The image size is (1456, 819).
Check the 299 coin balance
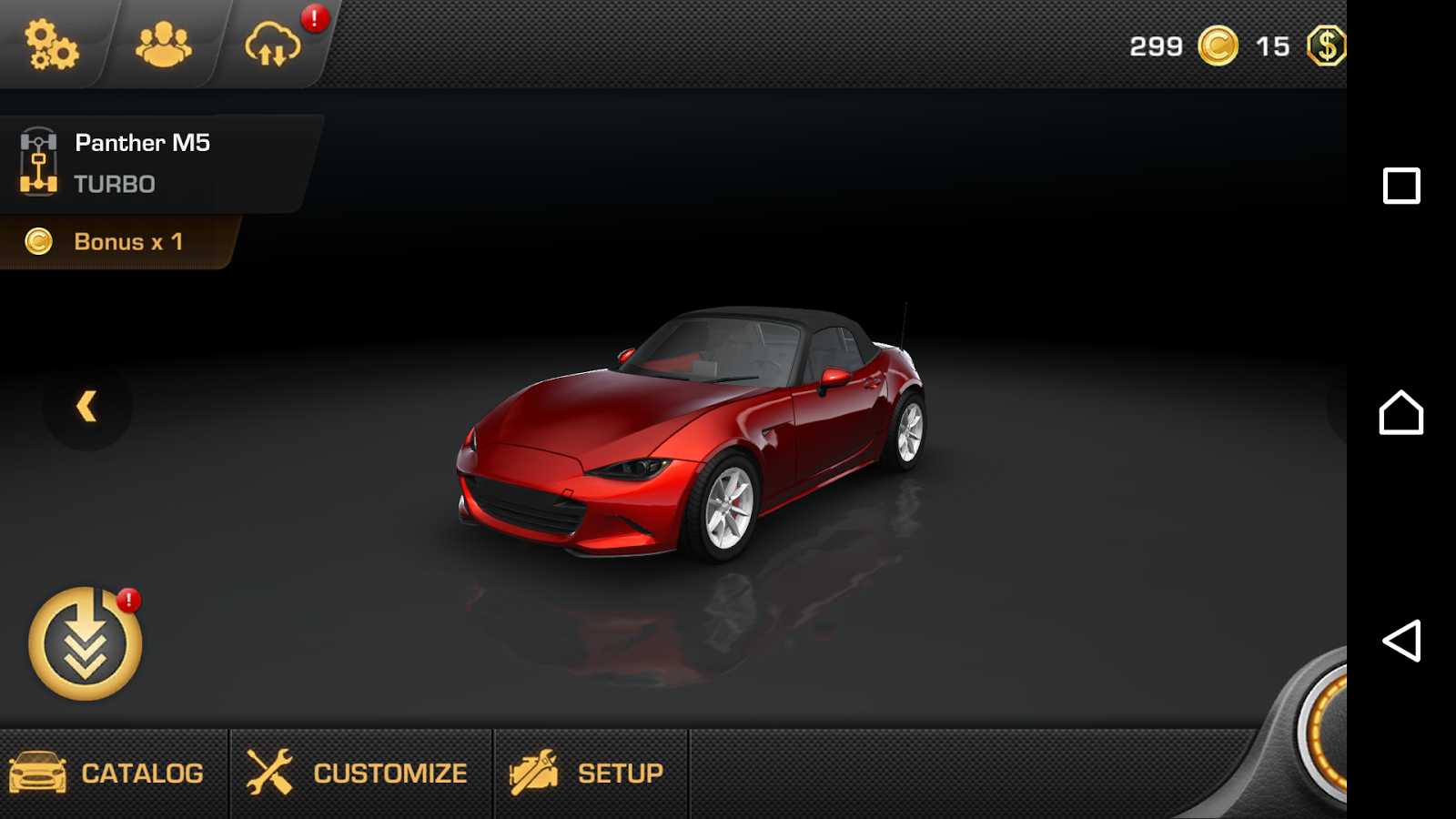(1154, 45)
